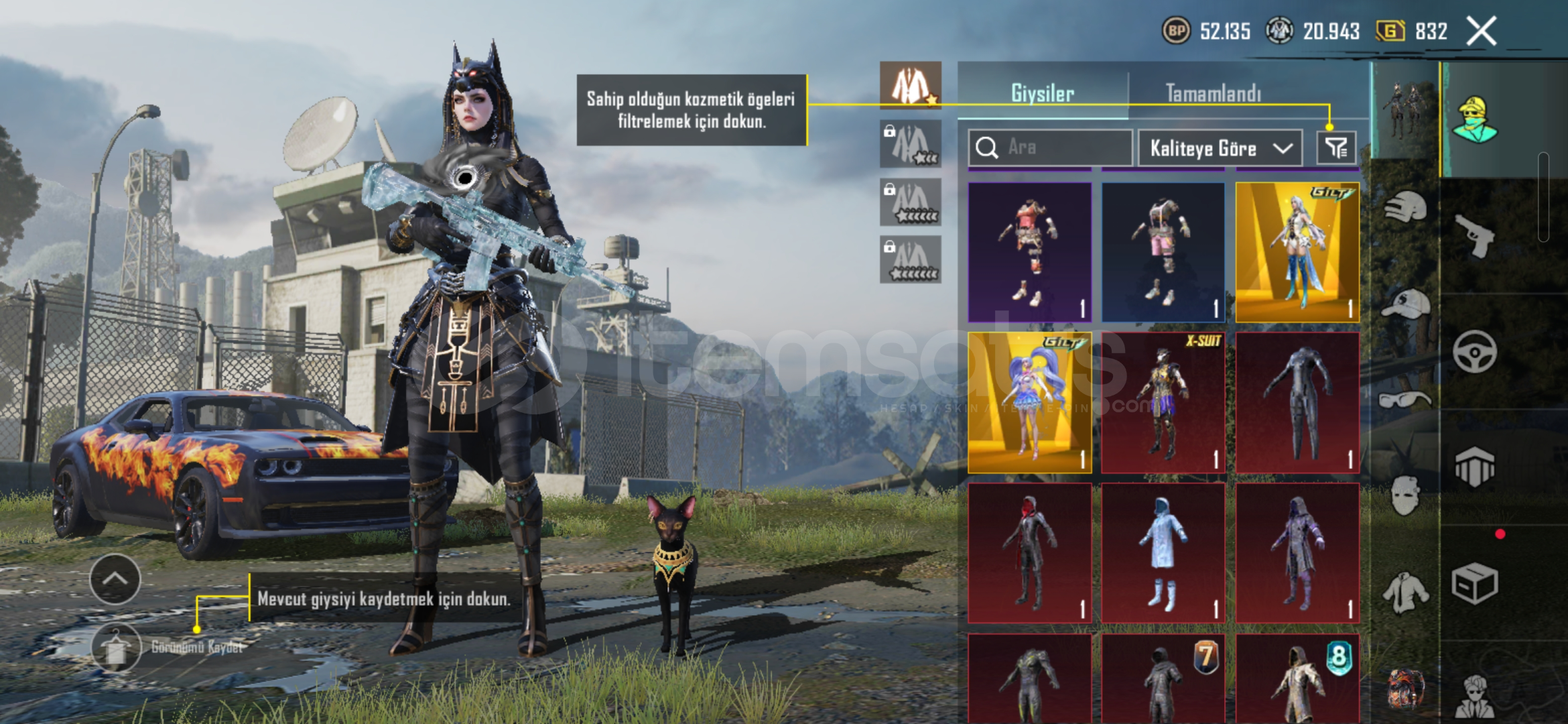Open the owned cosmetics filter funnel
Image resolution: width=1568 pixels, height=724 pixels.
tap(1336, 147)
